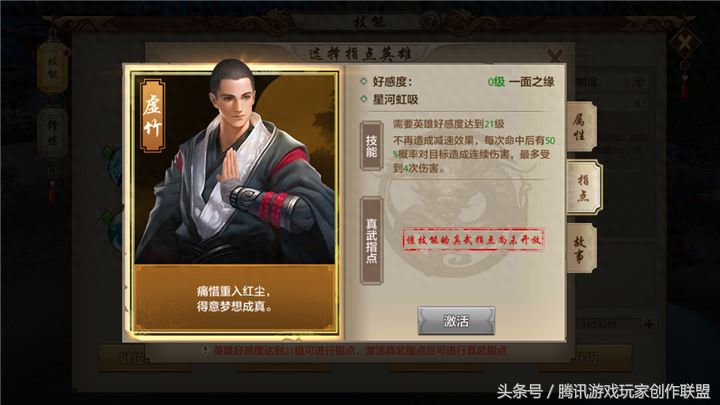This screenshot has width=720, height=405.
Task: Click the plus button beside the currency amount
Action: [x=650, y=323]
